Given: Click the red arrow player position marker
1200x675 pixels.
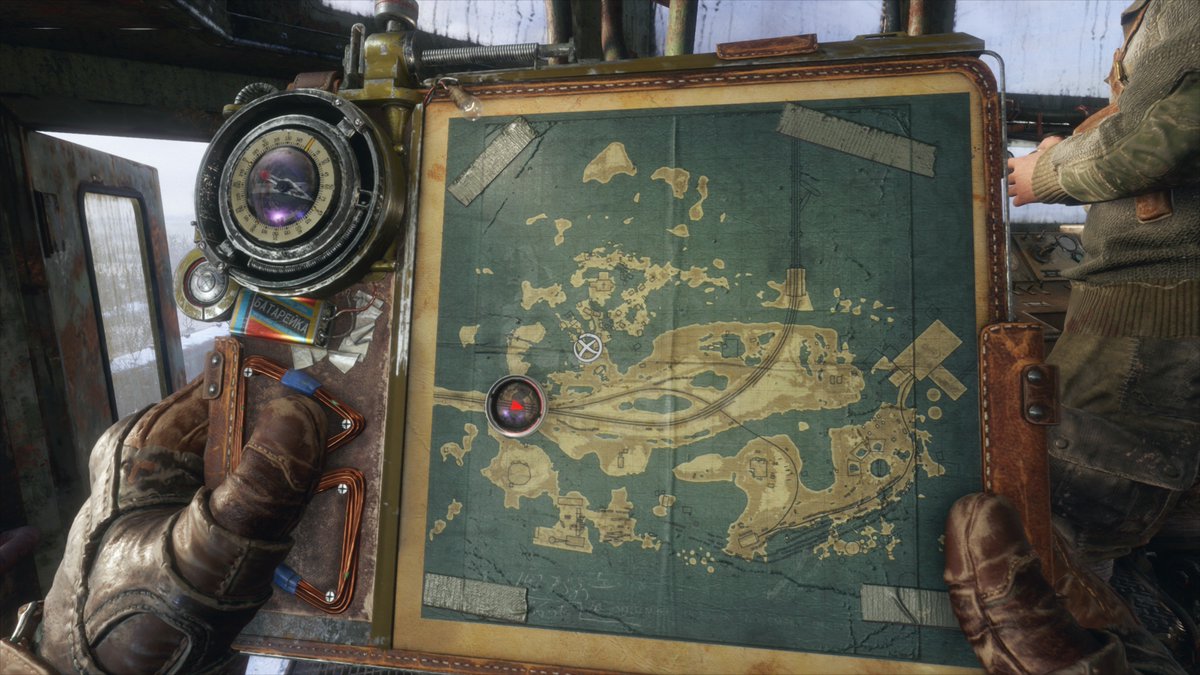Looking at the screenshot, I should click(x=516, y=406).
